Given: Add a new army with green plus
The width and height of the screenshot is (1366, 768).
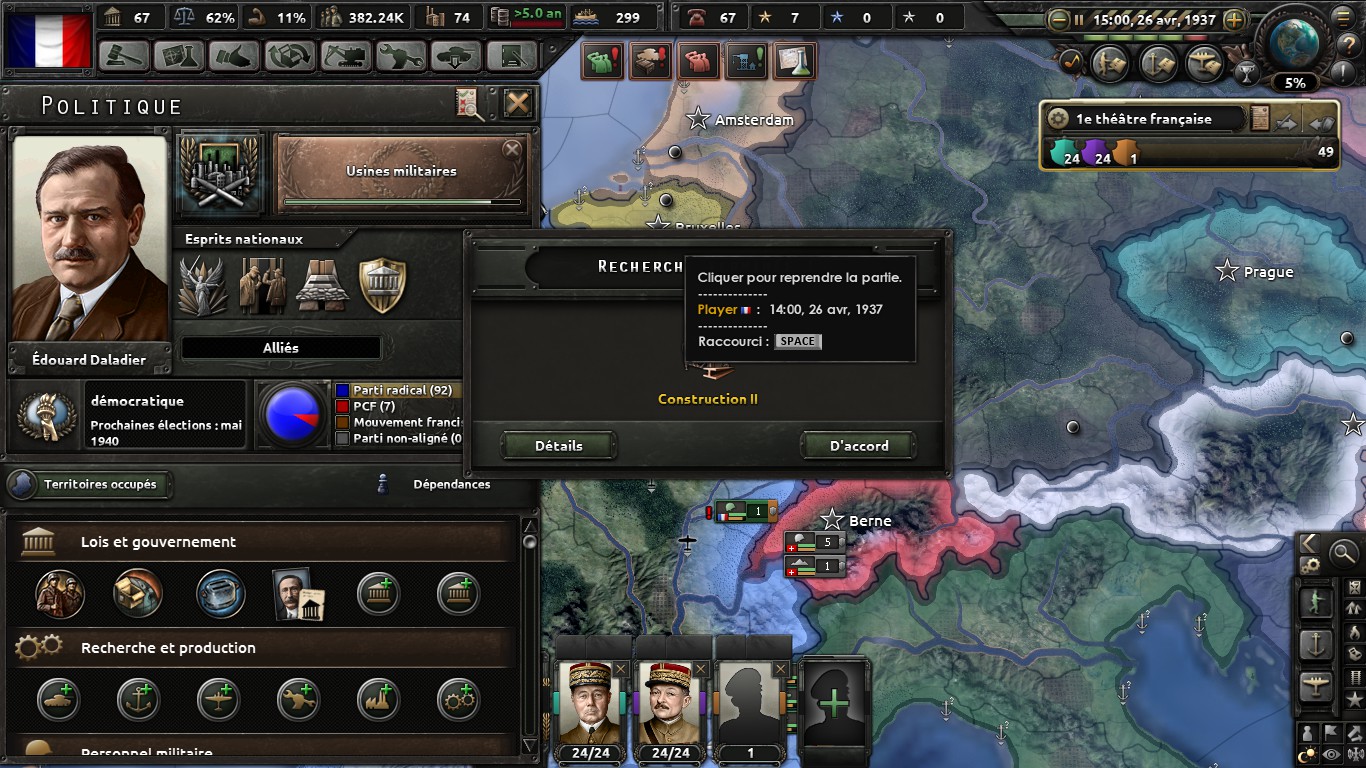Looking at the screenshot, I should point(833,703).
